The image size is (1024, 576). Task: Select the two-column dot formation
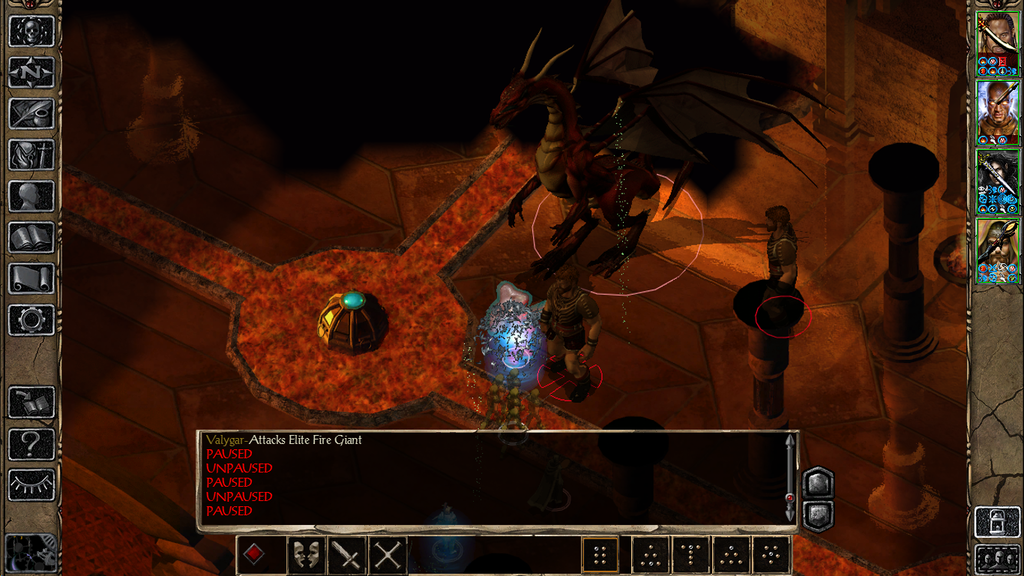(x=600, y=555)
